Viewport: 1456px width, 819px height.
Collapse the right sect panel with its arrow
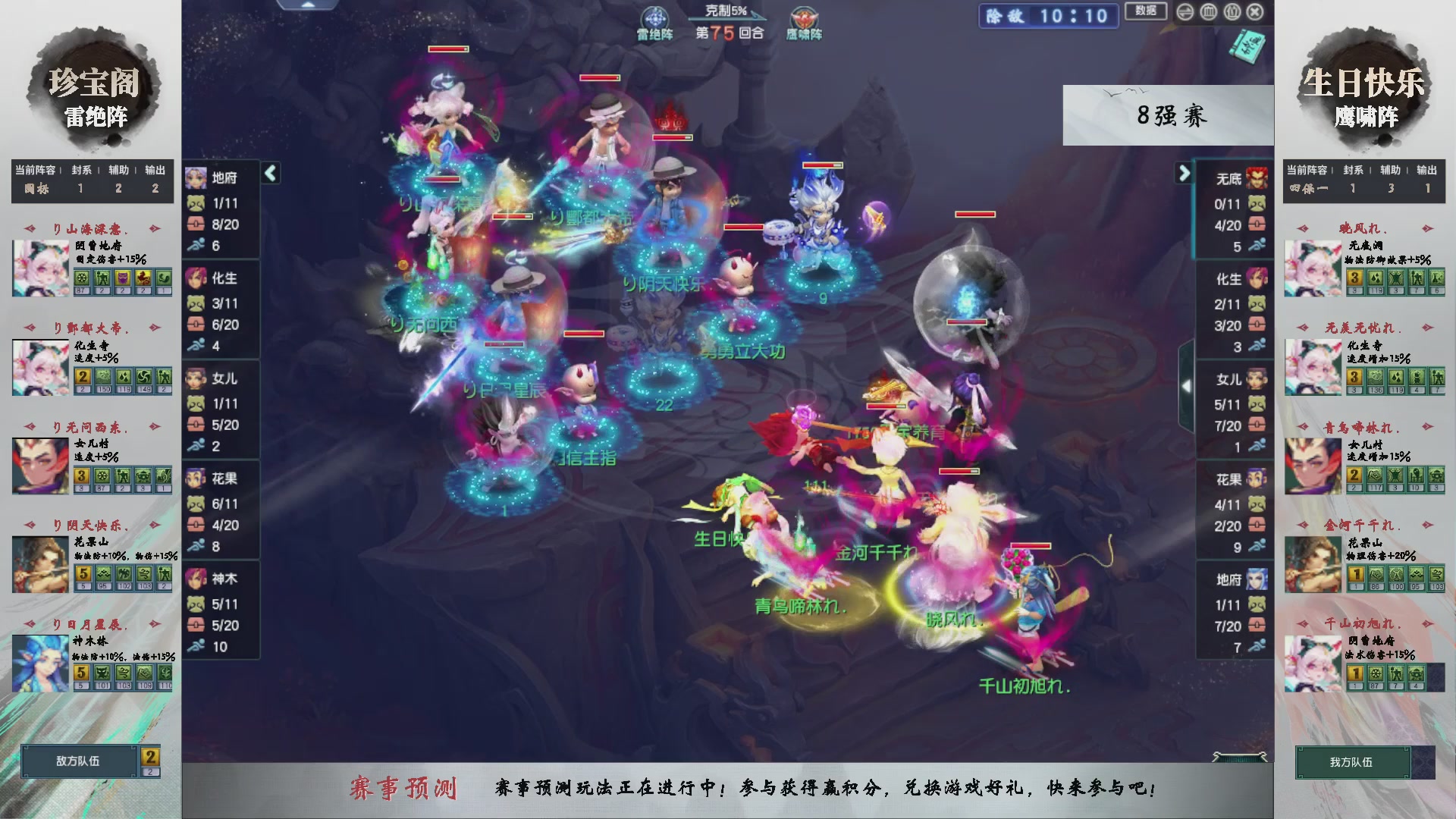(1183, 173)
